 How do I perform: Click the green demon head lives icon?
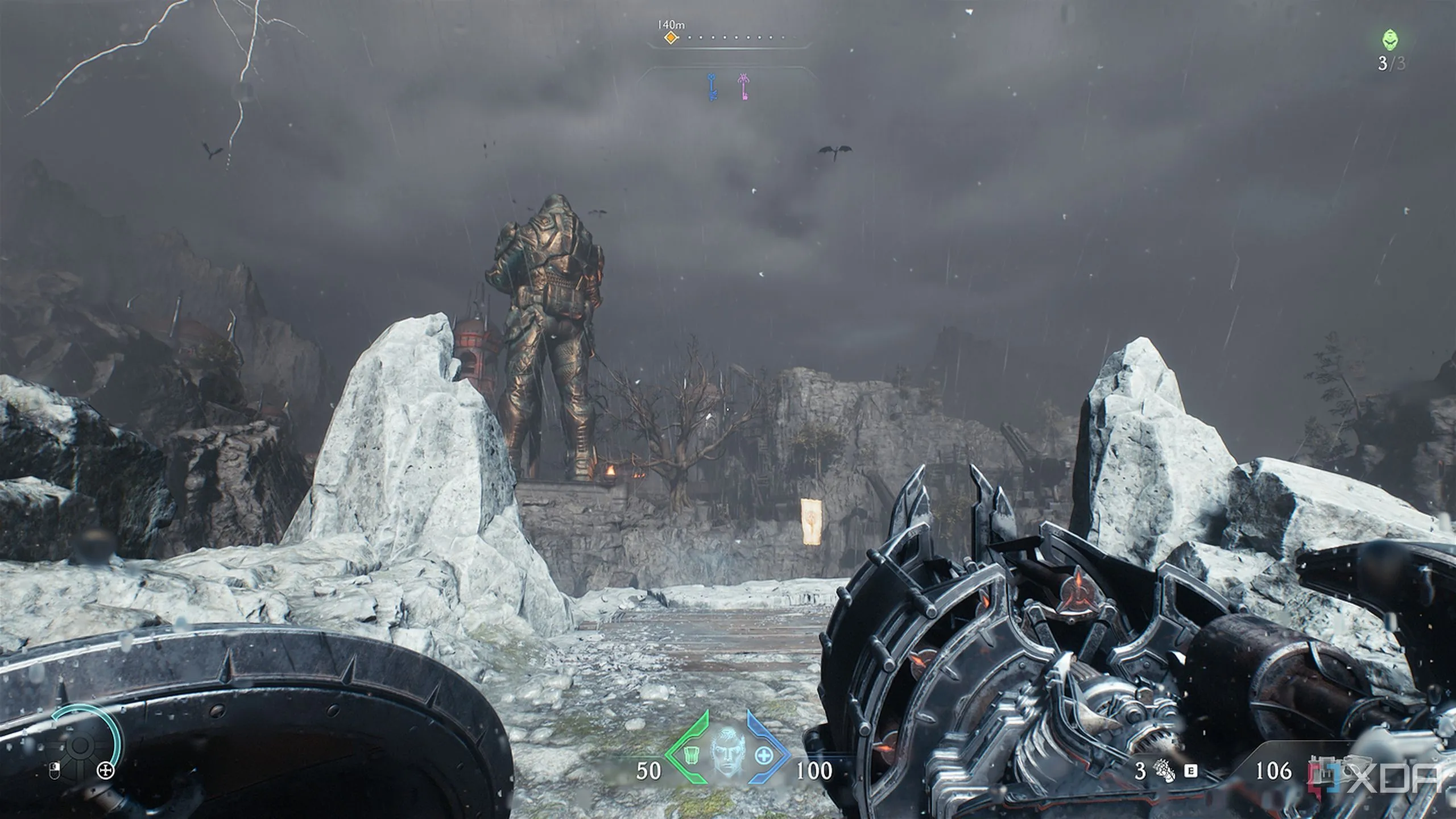[1390, 41]
